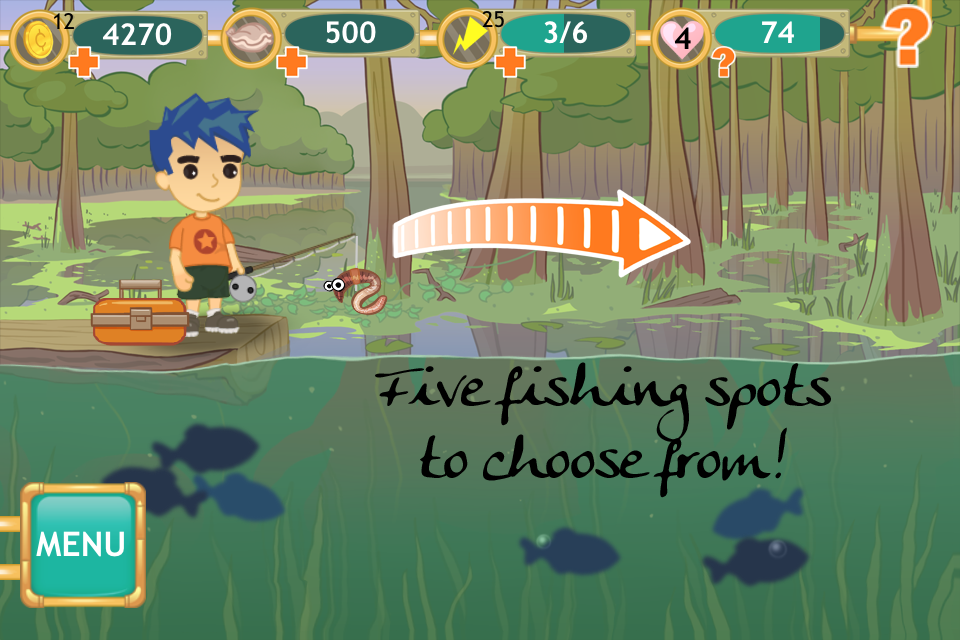Go to next fishing spot arrow
Viewport: 960px width, 640px height.
point(543,234)
